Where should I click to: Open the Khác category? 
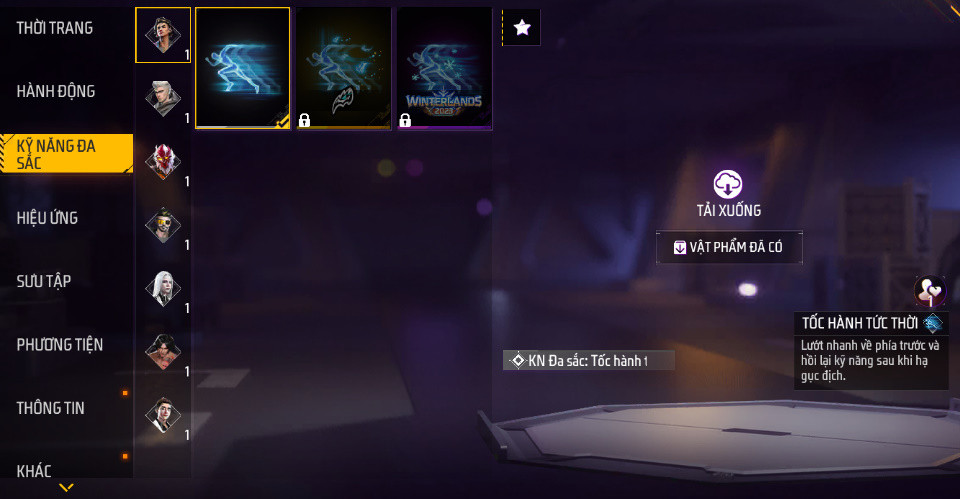tap(34, 470)
